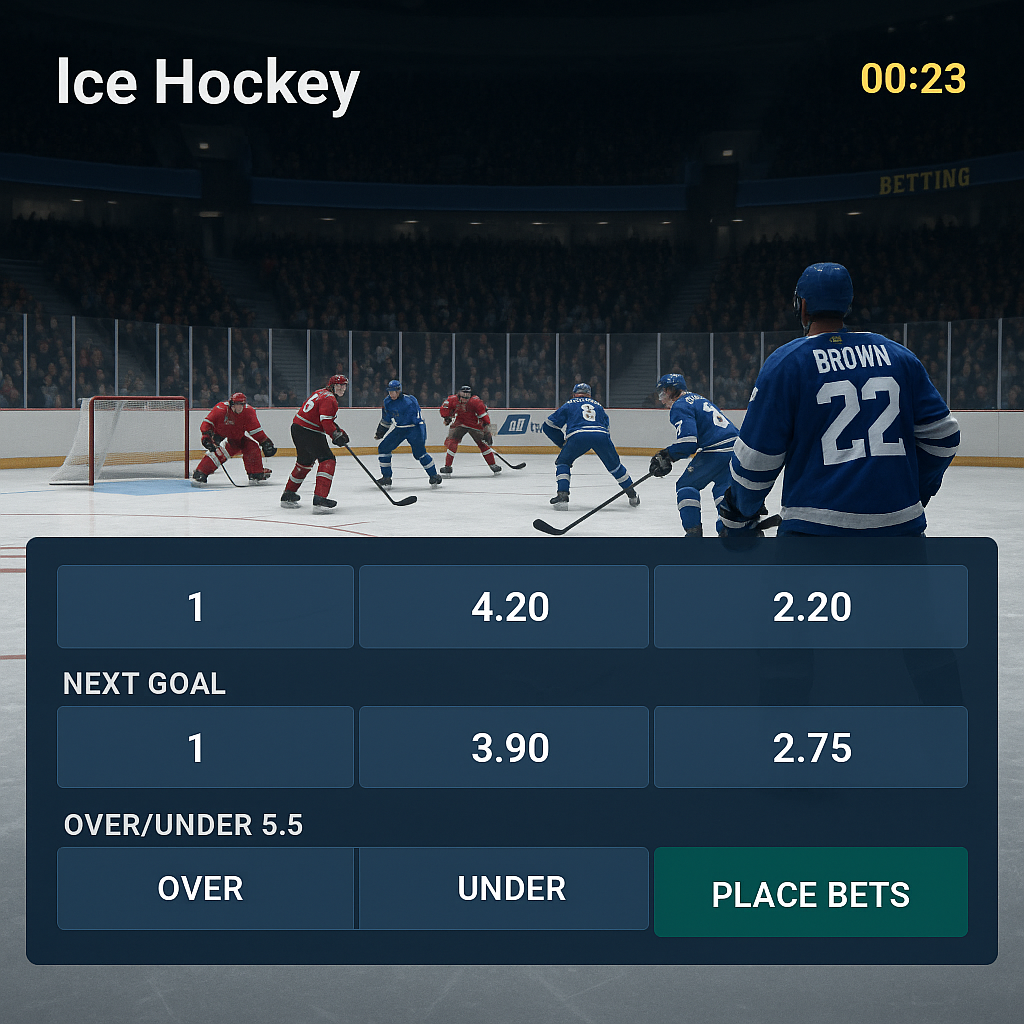The height and width of the screenshot is (1024, 1024).
Task: Click the green PLACE BETS button
Action: [810, 892]
